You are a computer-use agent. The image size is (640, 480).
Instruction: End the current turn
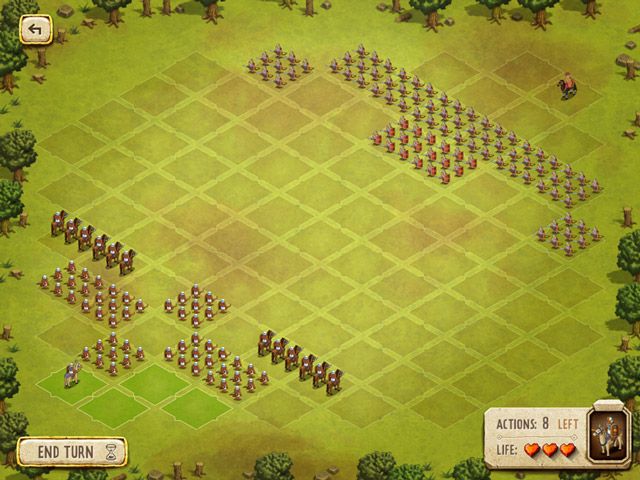pos(72,452)
